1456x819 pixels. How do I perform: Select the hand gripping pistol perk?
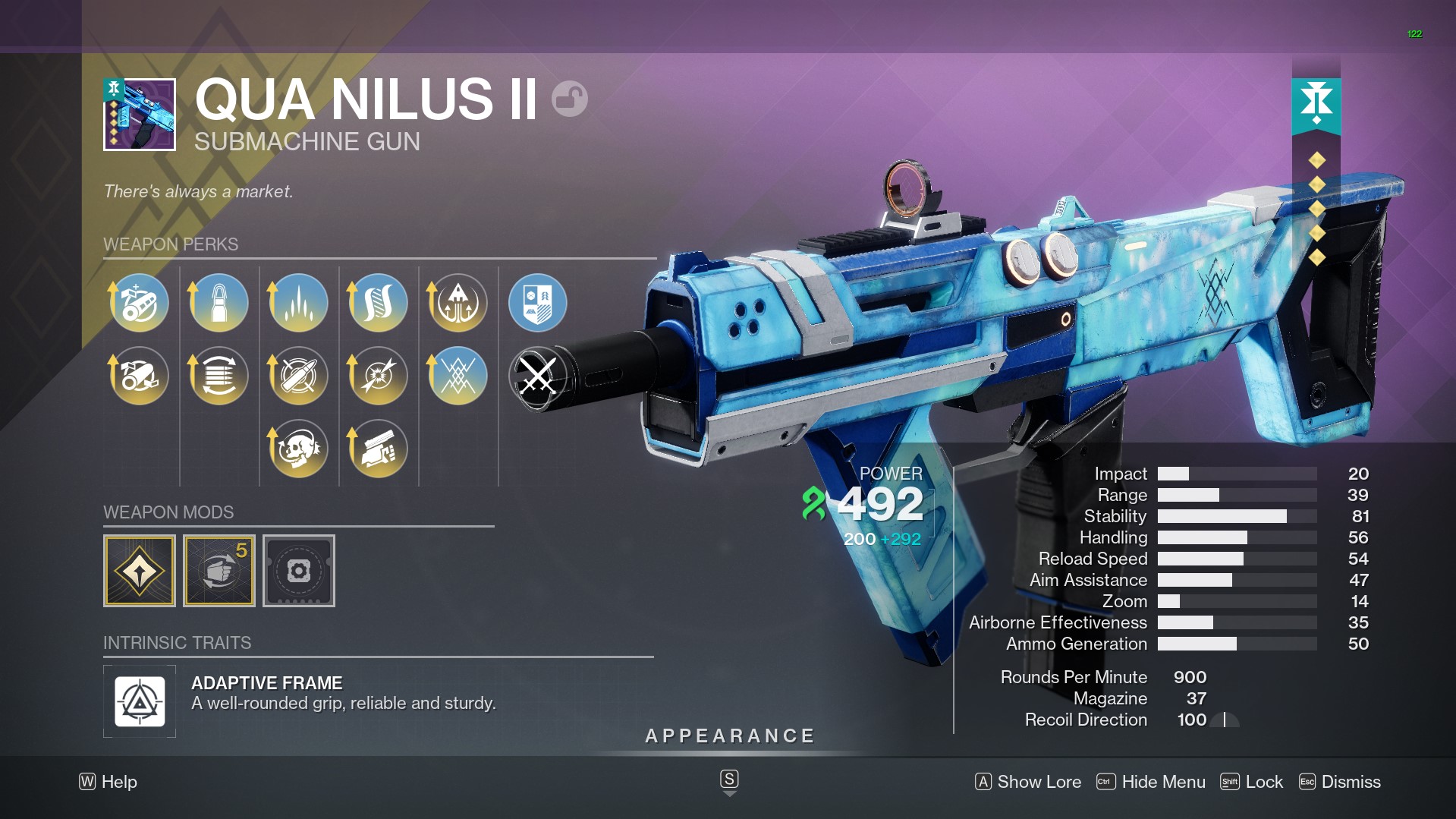[379, 449]
